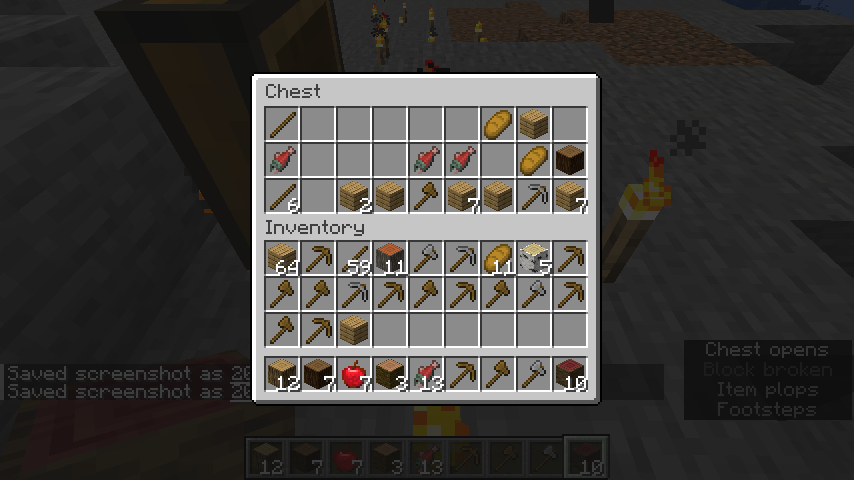
Task: Choose the stack of 10 red-topped logs
Action: tap(570, 375)
